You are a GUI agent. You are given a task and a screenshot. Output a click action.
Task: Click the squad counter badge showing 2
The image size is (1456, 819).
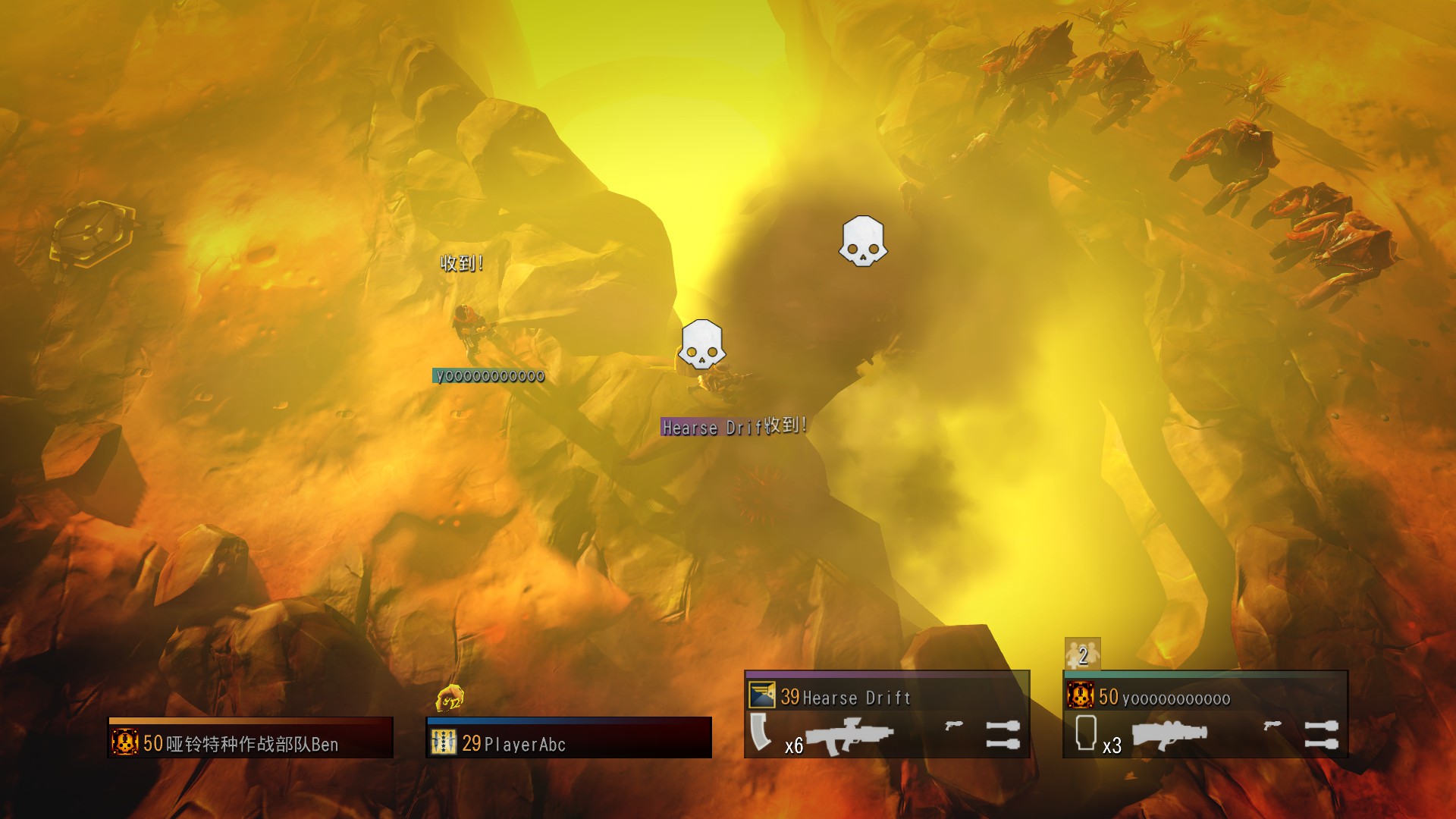click(1082, 652)
